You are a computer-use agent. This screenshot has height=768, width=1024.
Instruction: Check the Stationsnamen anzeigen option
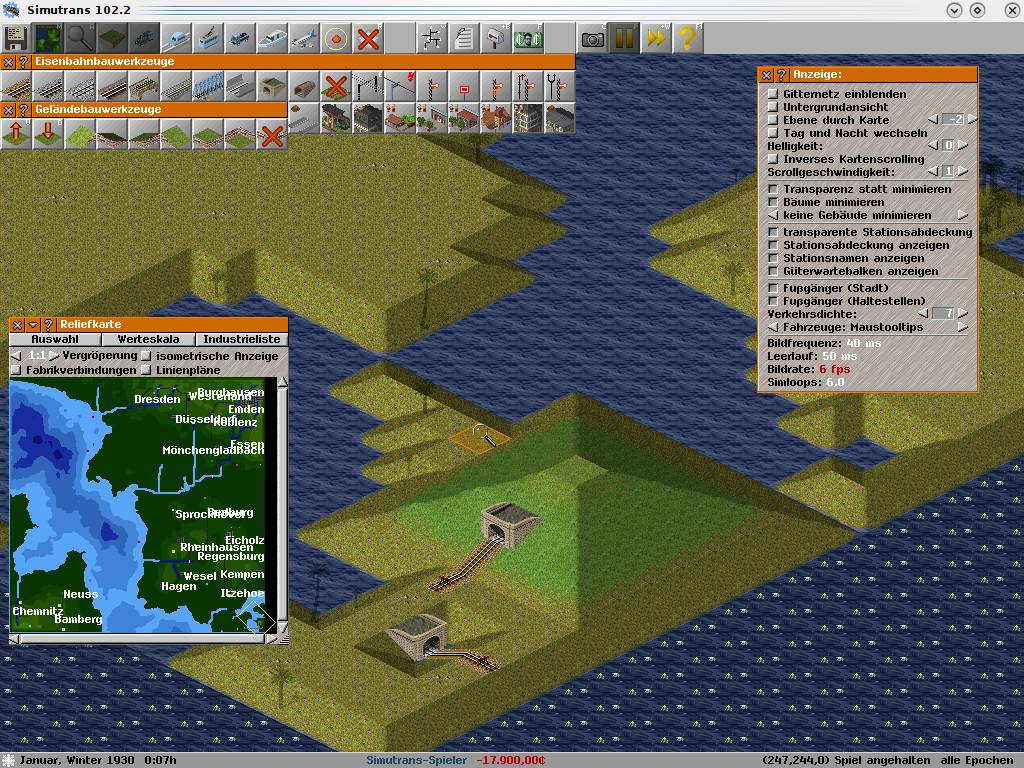tap(773, 258)
